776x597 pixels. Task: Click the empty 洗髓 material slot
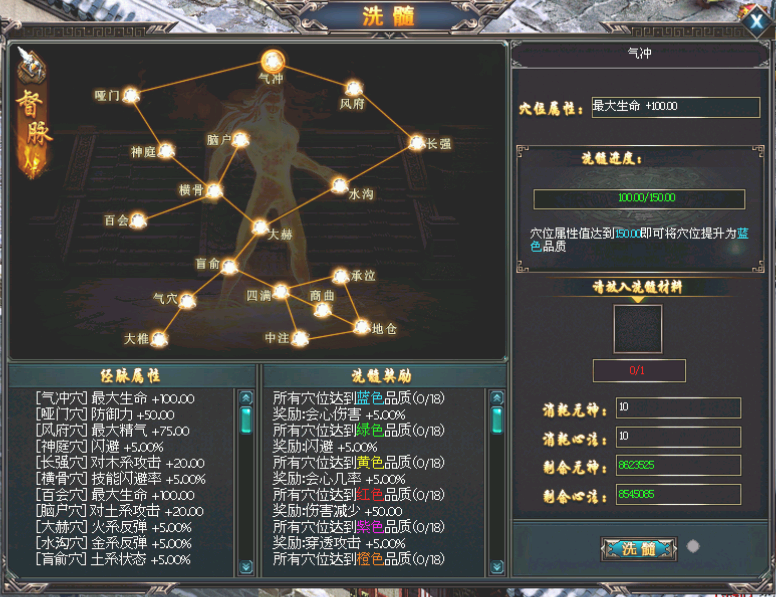tap(637, 329)
